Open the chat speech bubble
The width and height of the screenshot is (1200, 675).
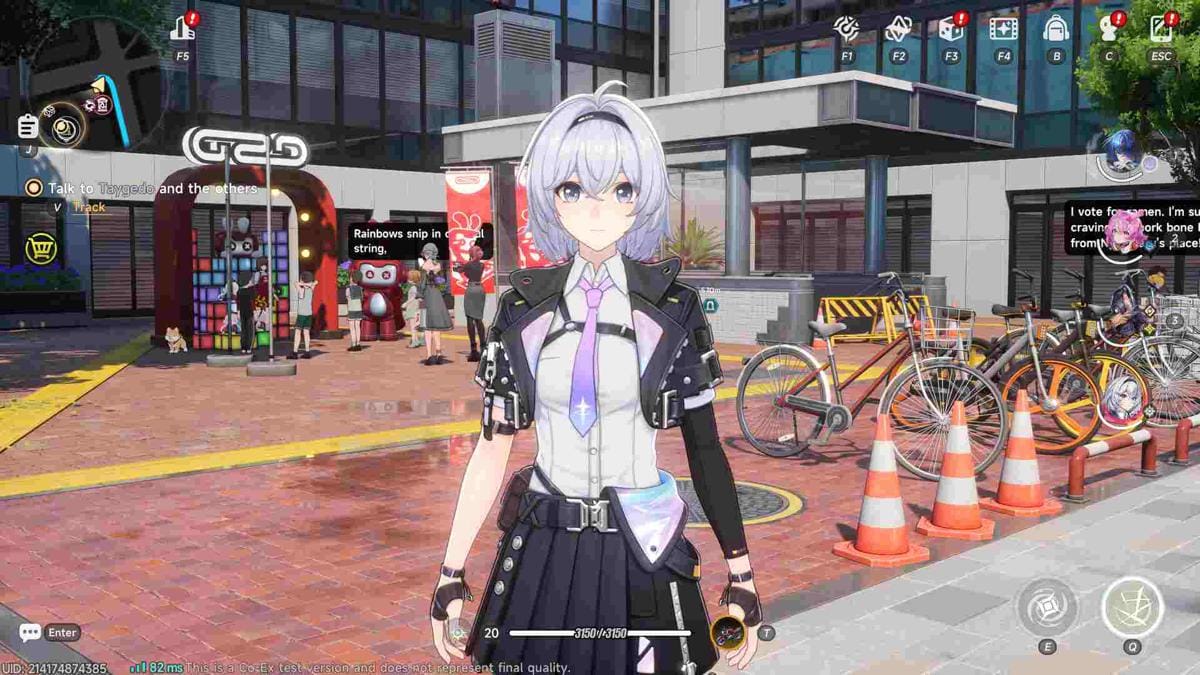click(30, 632)
